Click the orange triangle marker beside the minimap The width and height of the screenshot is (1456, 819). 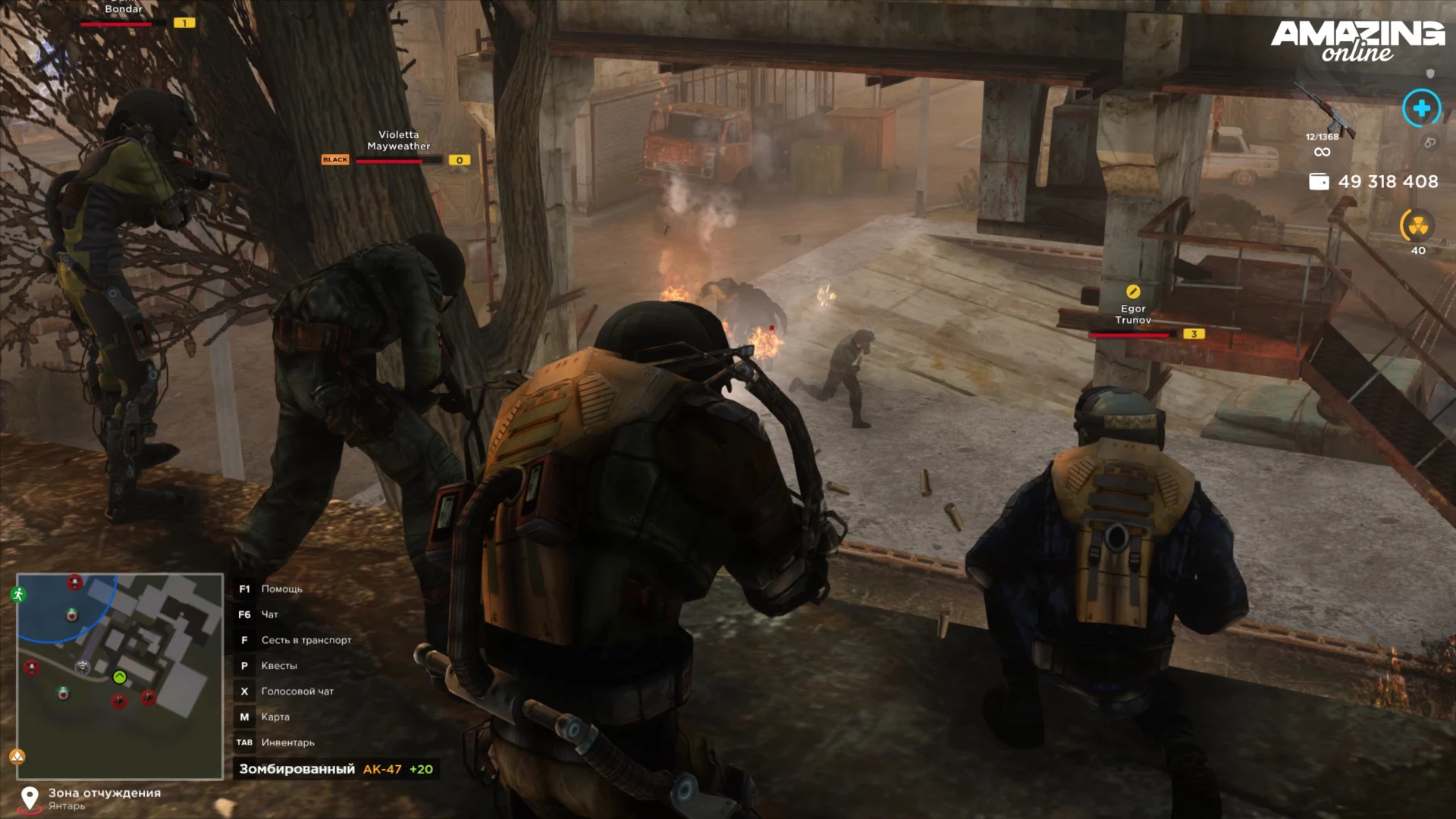[x=17, y=756]
